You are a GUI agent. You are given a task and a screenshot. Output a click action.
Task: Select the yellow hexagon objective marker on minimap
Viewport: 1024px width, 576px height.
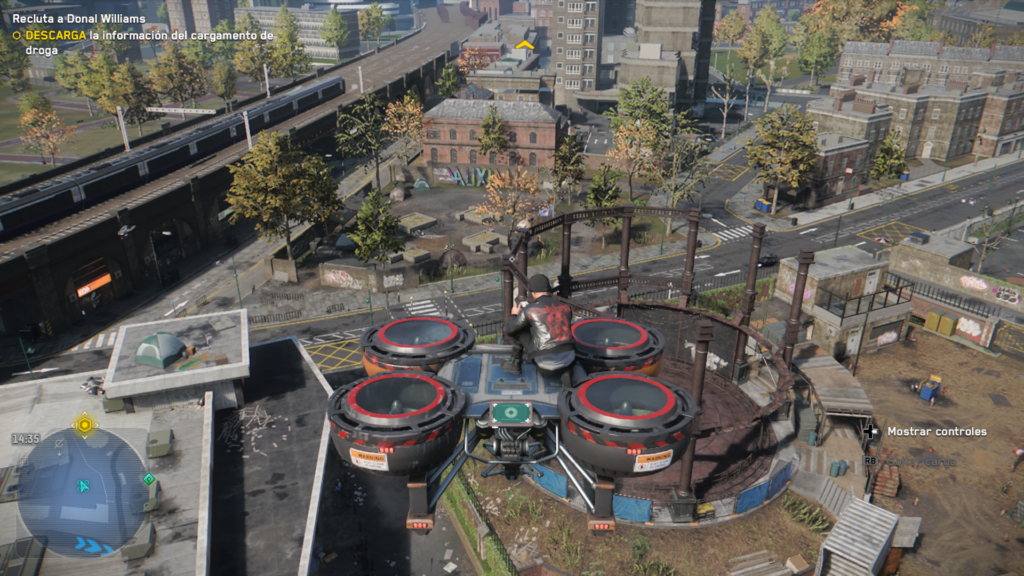85,425
